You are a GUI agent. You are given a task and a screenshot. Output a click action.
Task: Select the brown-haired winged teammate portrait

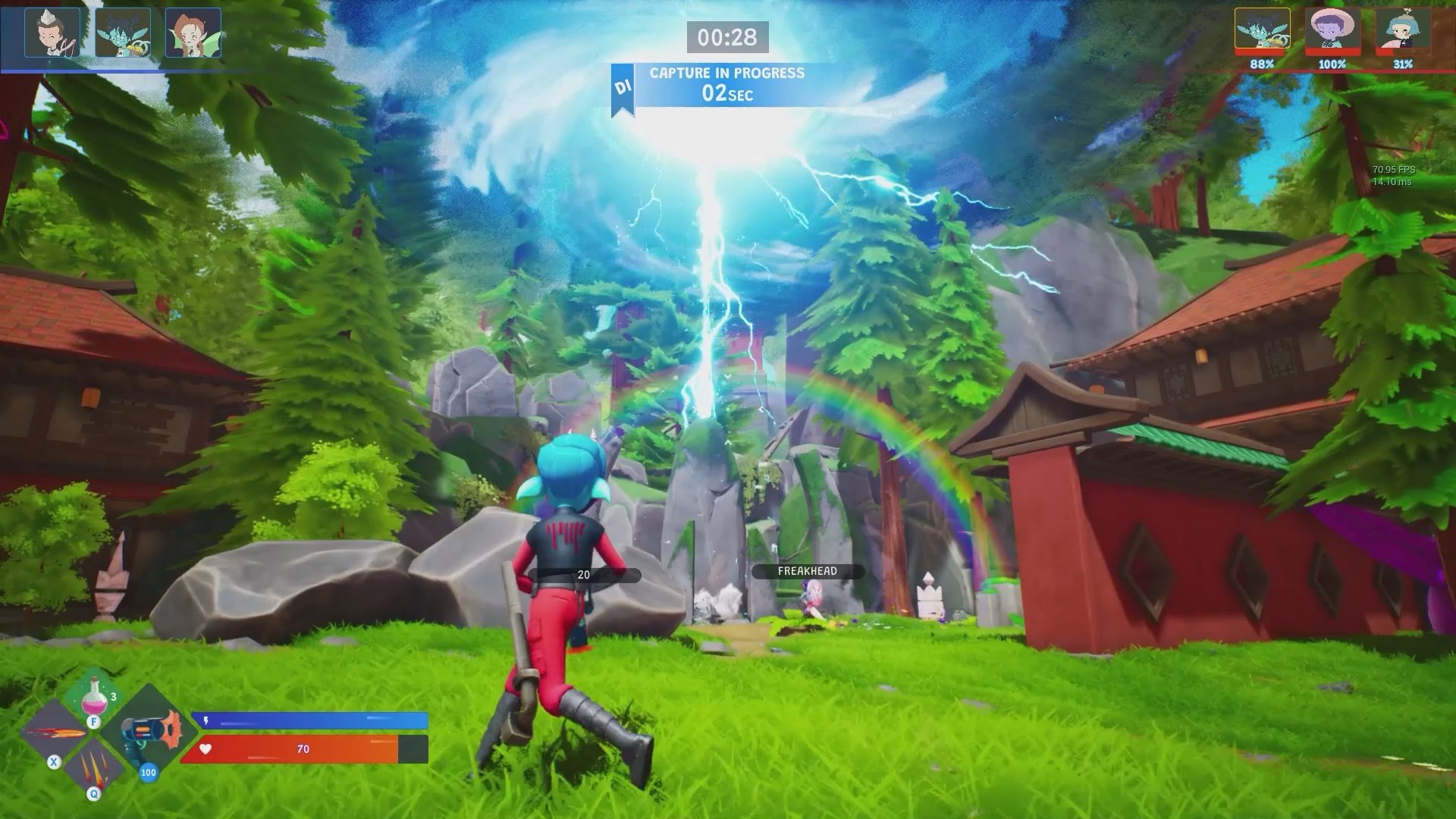click(x=193, y=33)
